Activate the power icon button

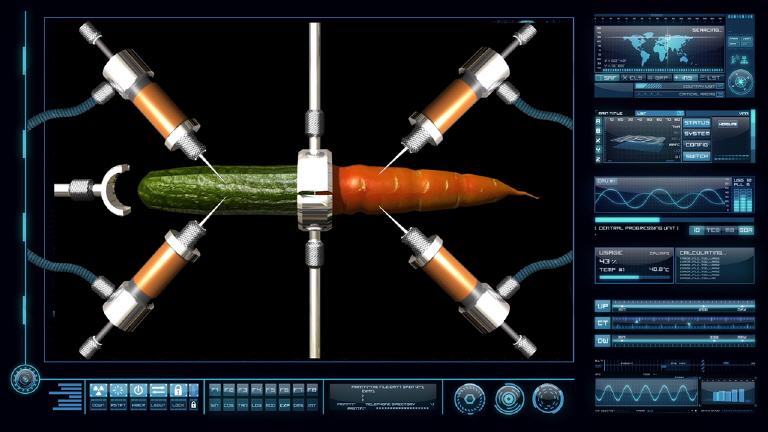(x=138, y=391)
